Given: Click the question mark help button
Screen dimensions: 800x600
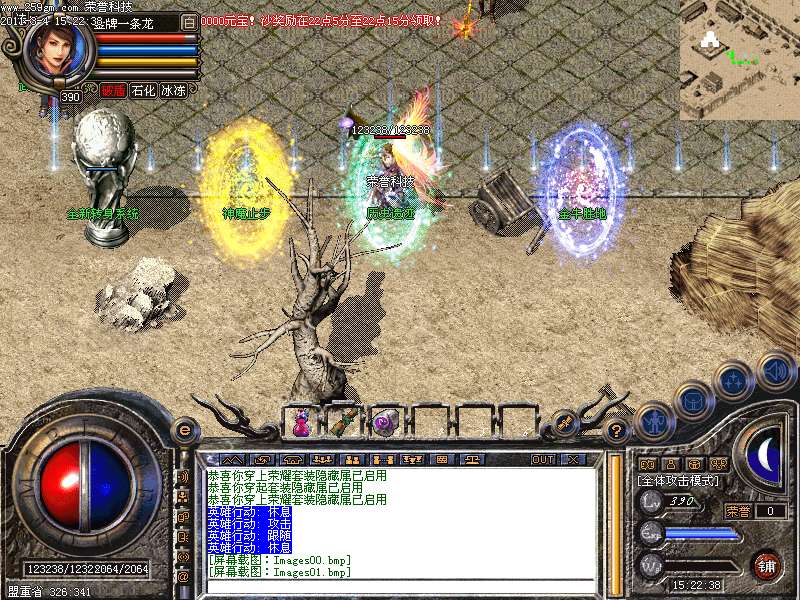Looking at the screenshot, I should (617, 432).
